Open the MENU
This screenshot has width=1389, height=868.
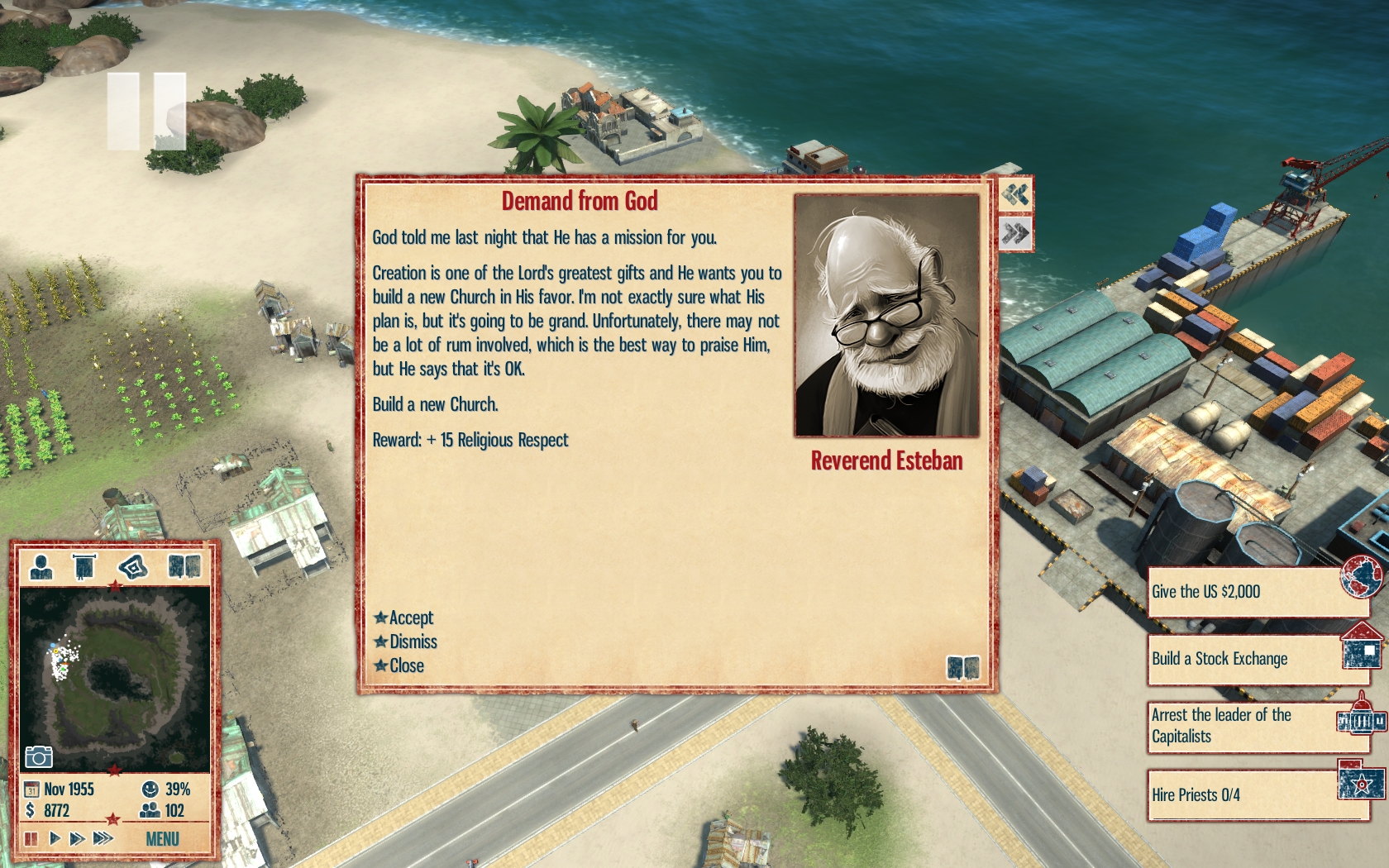point(162,839)
